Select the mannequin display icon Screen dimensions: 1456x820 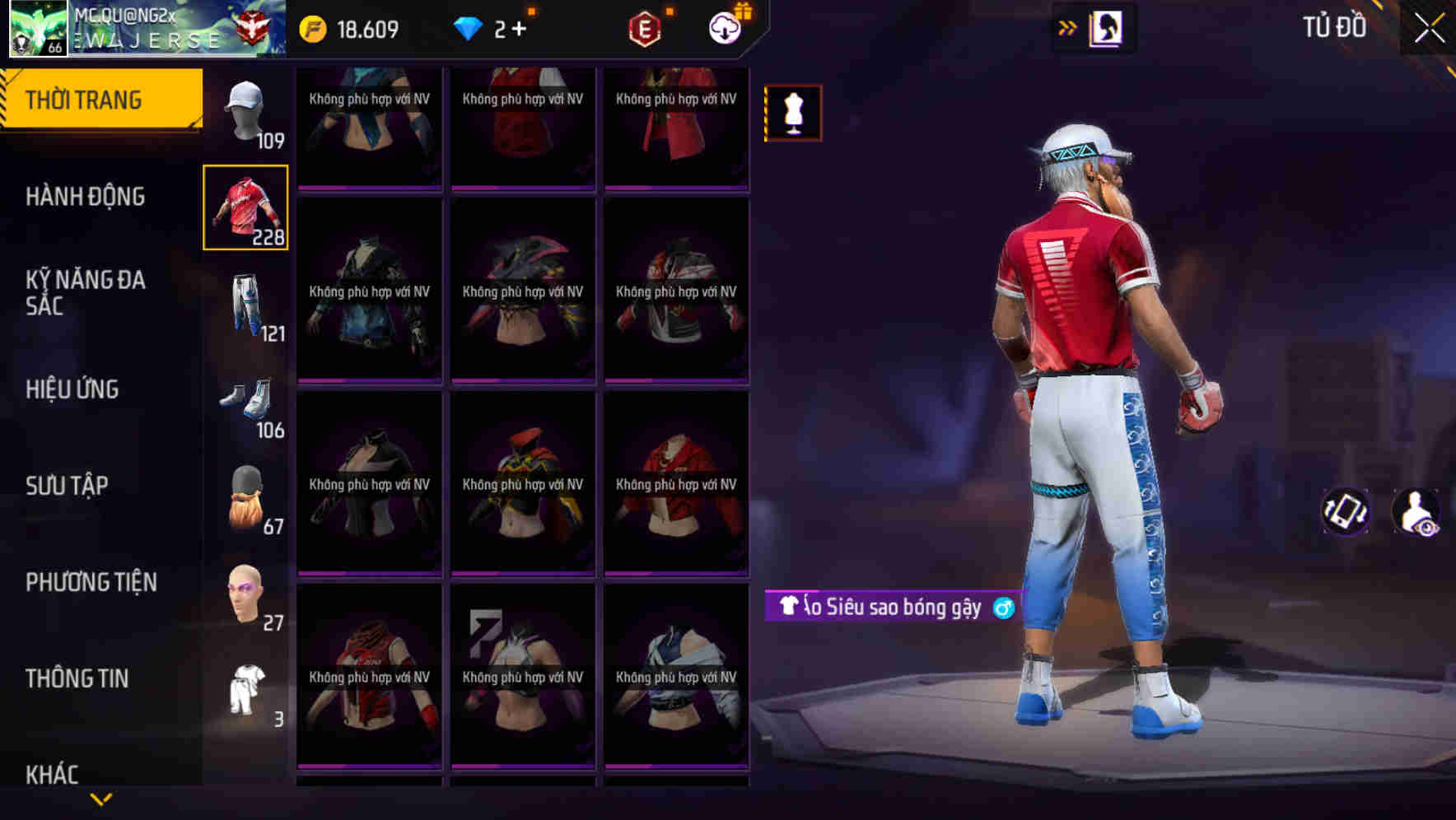[792, 114]
